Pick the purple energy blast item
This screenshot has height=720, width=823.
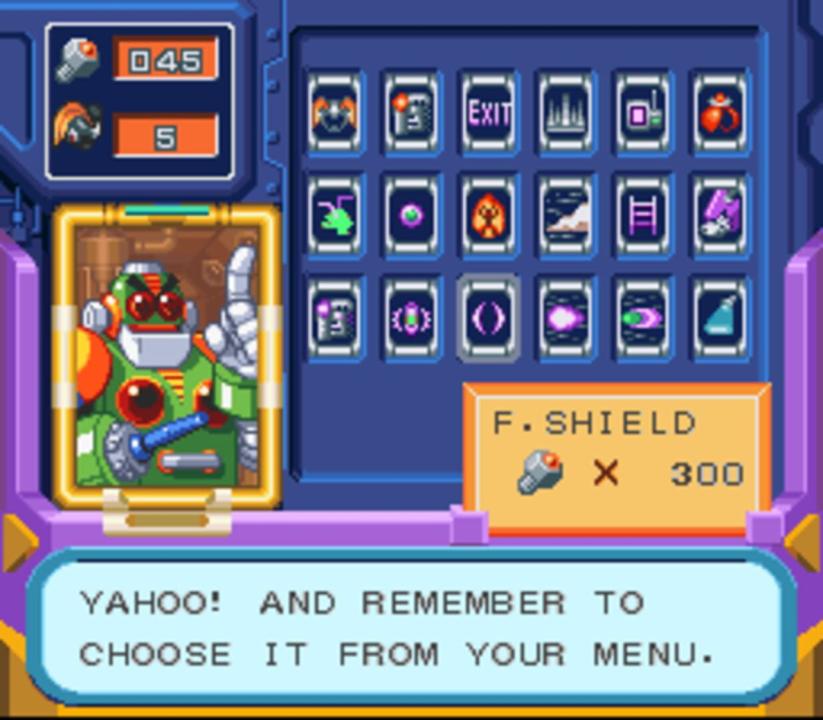point(566,318)
